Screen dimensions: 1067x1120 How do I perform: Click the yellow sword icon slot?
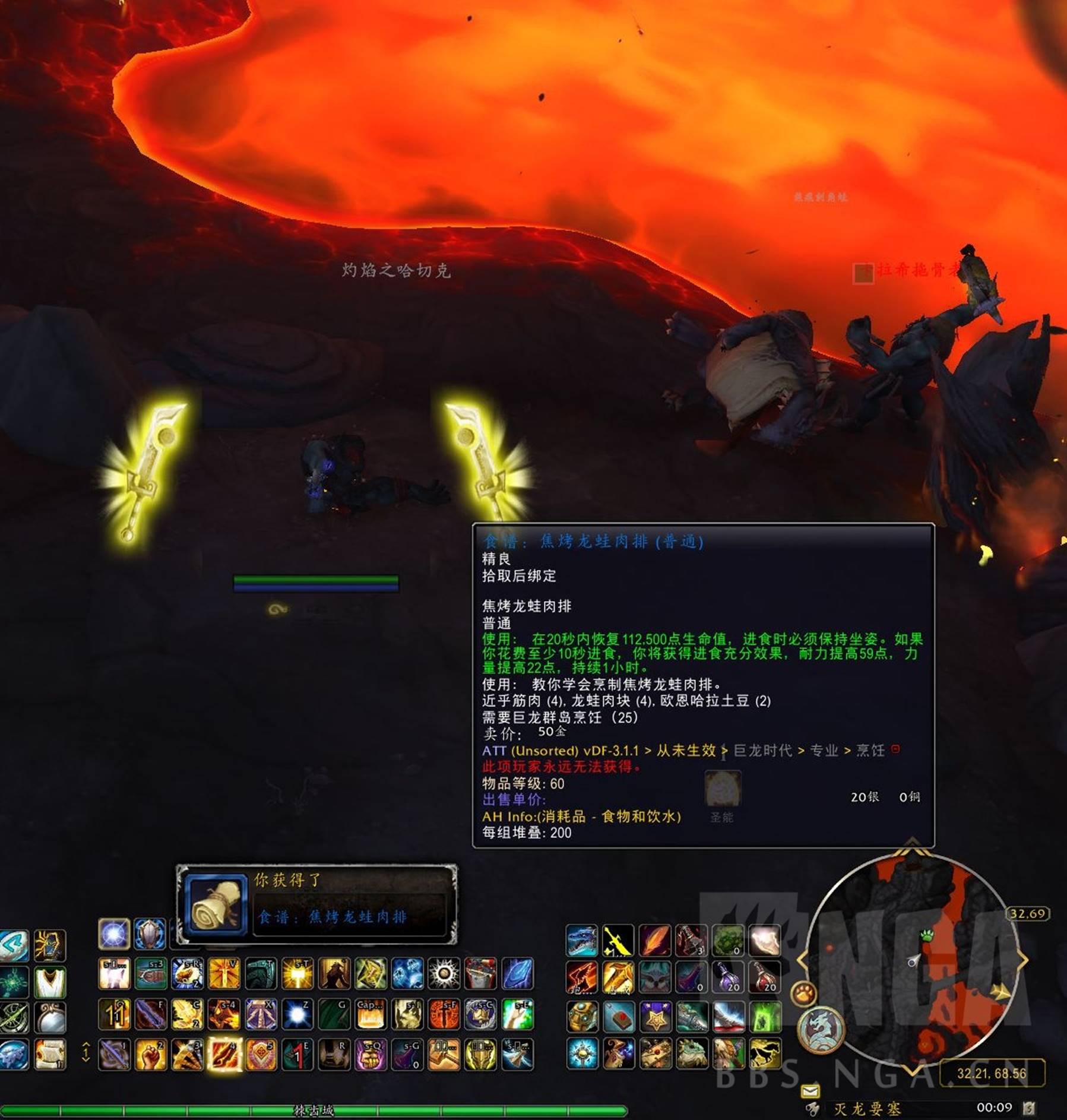coord(618,941)
